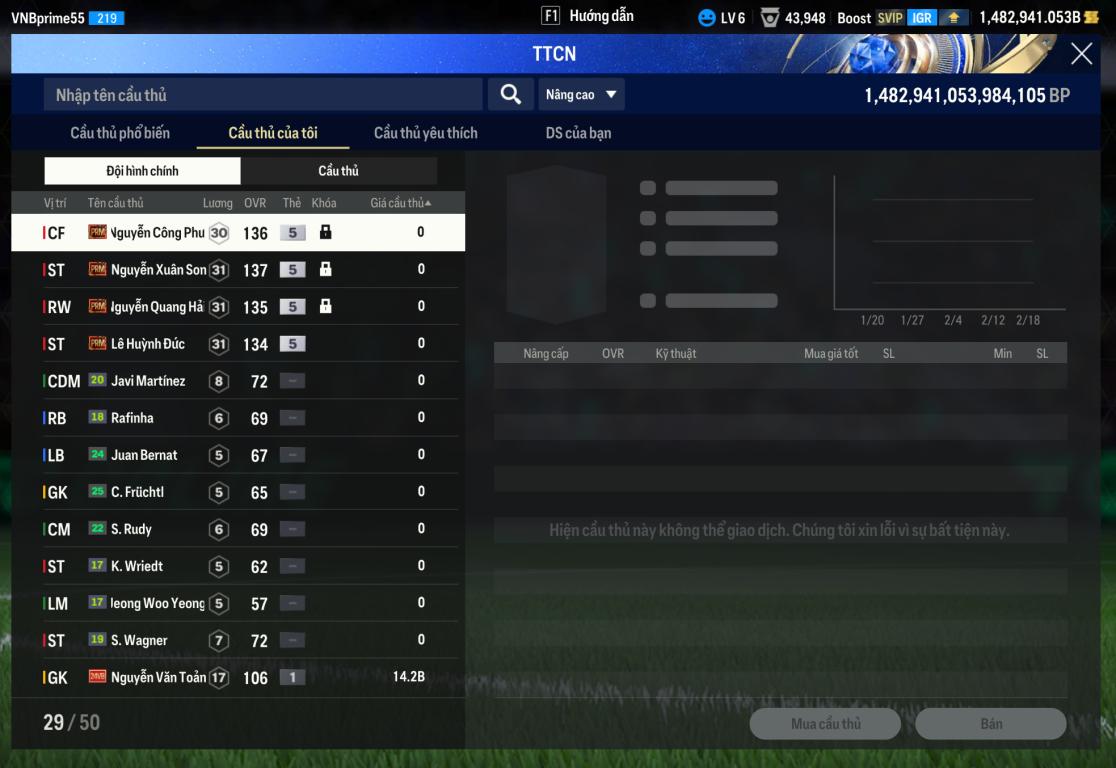Open the Nâng cao dropdown
Viewport: 1116px width, 768px height.
(x=580, y=95)
